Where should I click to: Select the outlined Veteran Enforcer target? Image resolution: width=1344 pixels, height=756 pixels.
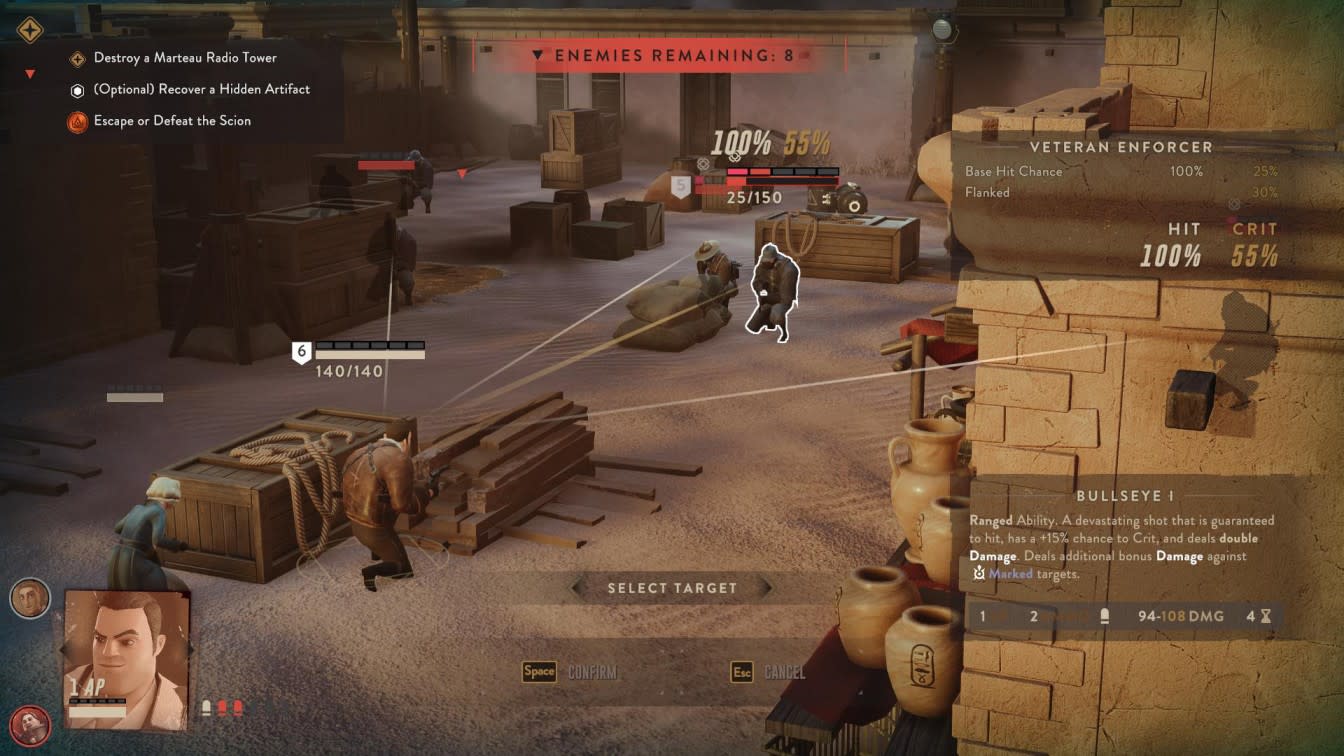tap(771, 290)
